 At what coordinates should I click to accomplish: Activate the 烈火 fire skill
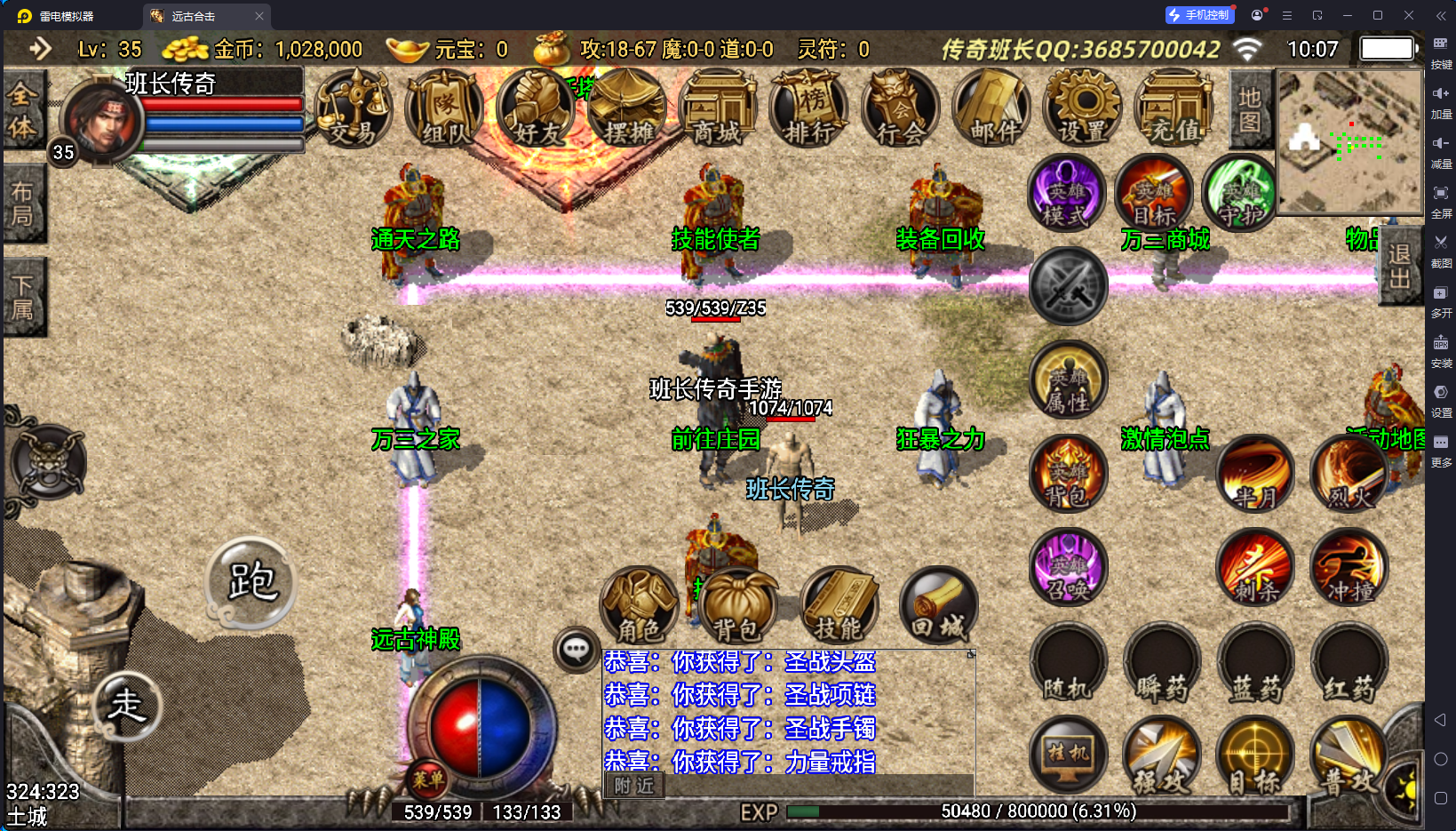coord(1349,474)
